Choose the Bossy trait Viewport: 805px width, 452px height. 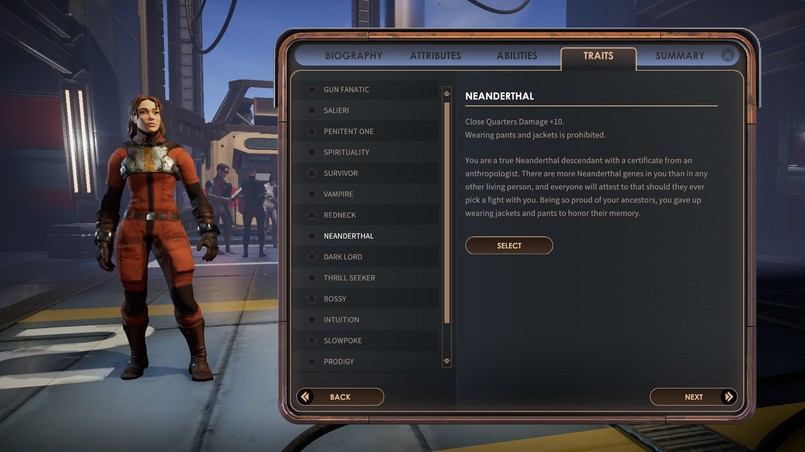[x=334, y=299]
